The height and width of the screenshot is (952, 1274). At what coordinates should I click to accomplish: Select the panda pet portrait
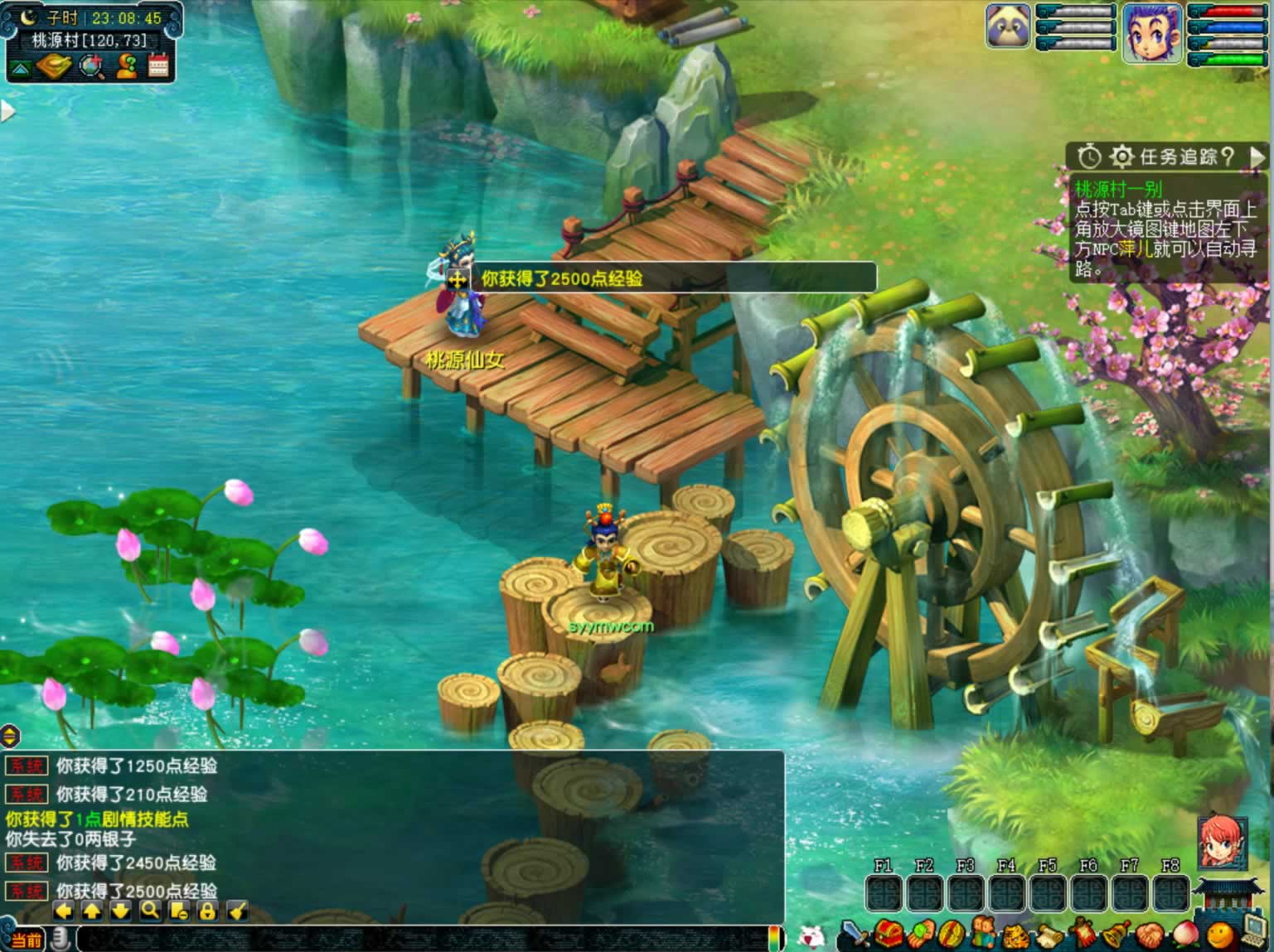coord(1008,27)
